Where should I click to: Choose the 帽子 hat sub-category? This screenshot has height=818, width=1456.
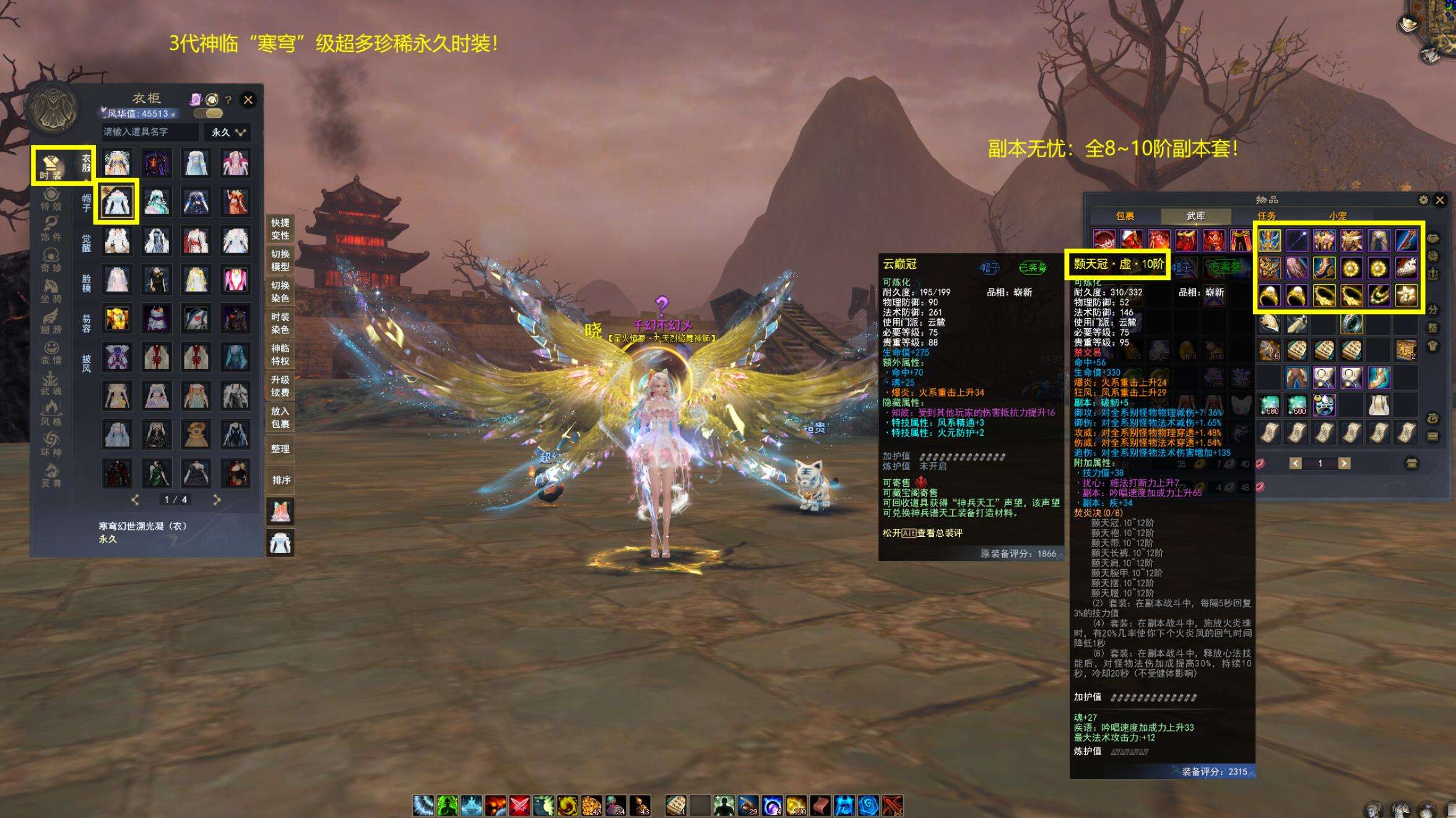(x=86, y=202)
